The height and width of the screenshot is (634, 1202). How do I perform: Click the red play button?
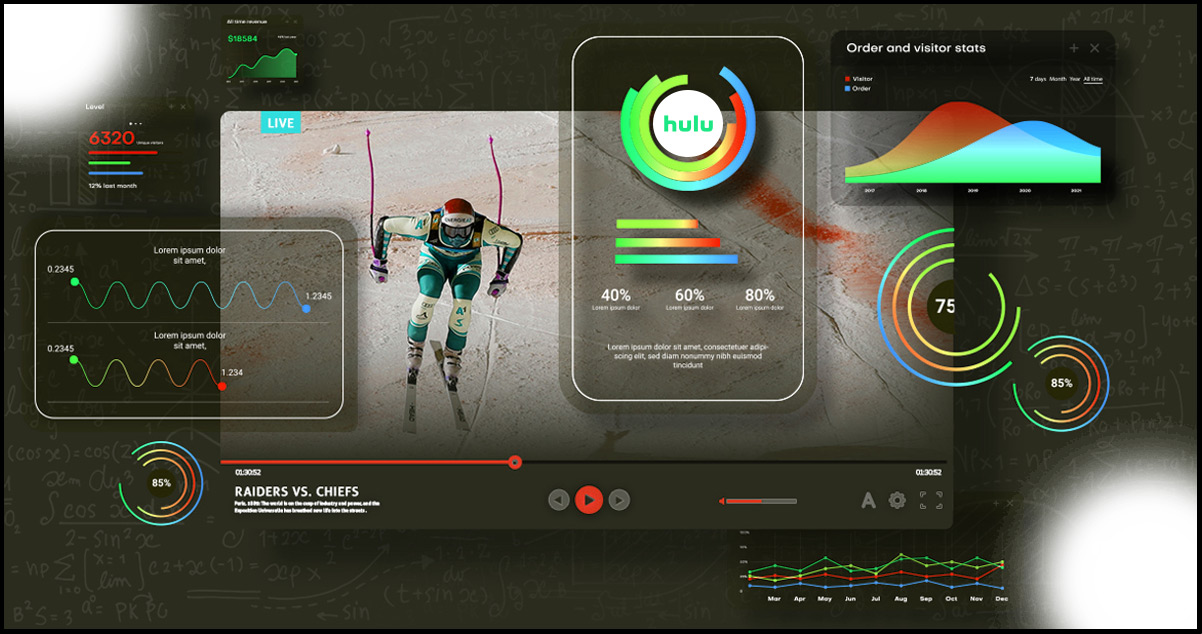[589, 499]
